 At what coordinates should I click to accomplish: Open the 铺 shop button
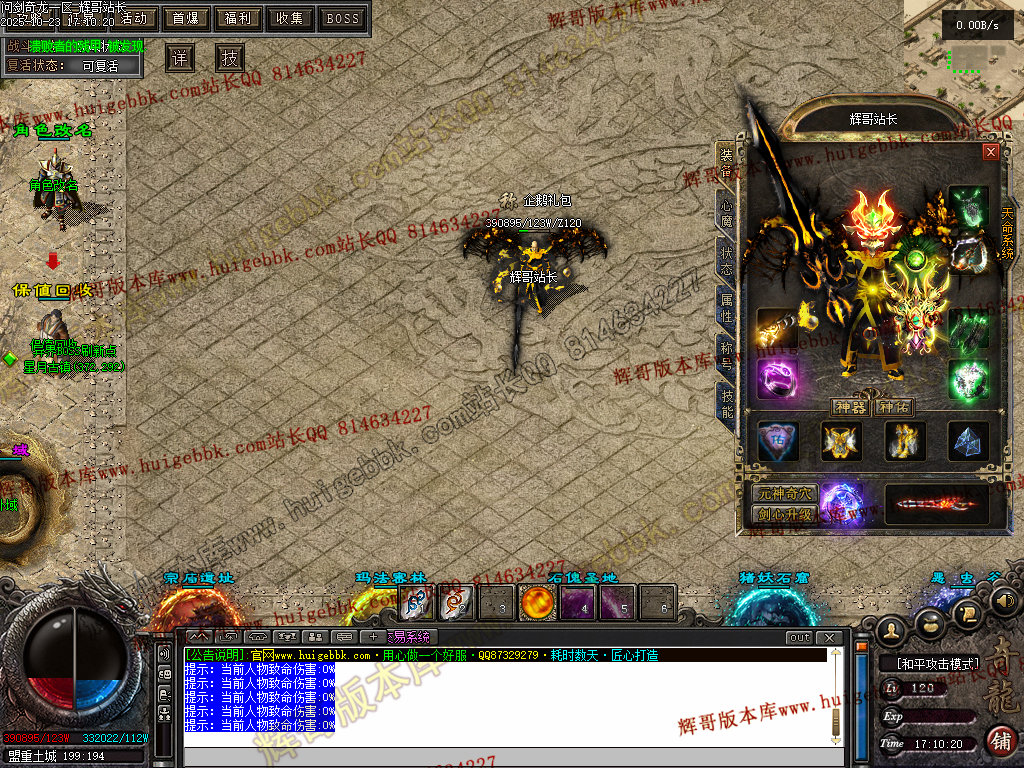click(x=999, y=740)
